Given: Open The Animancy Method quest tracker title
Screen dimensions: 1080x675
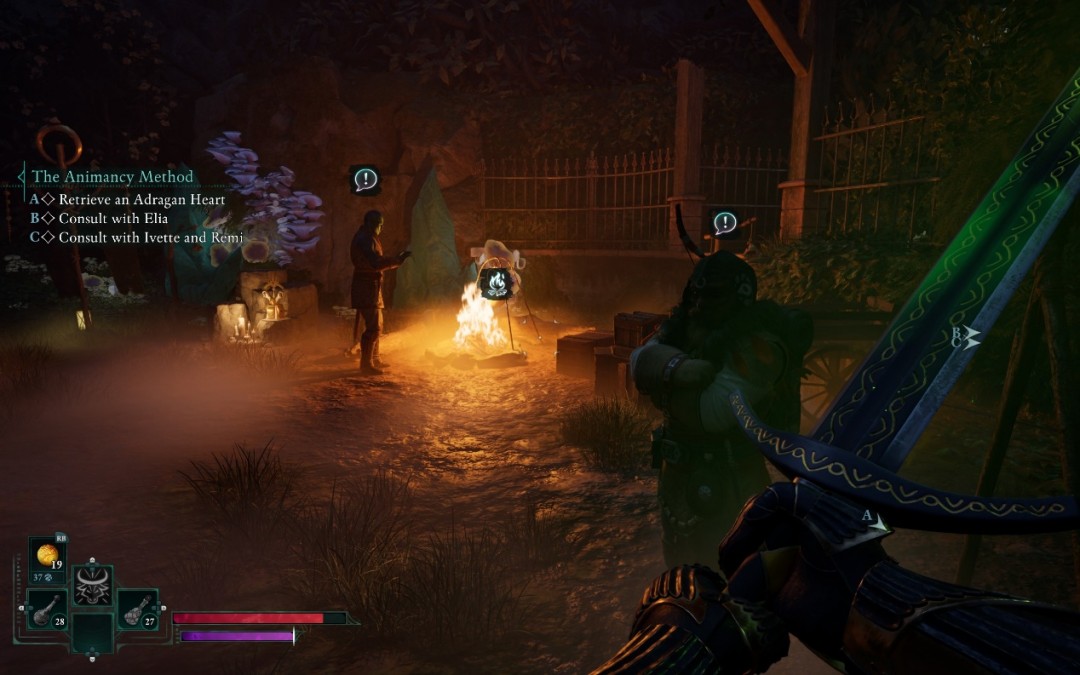Looking at the screenshot, I should [x=112, y=177].
